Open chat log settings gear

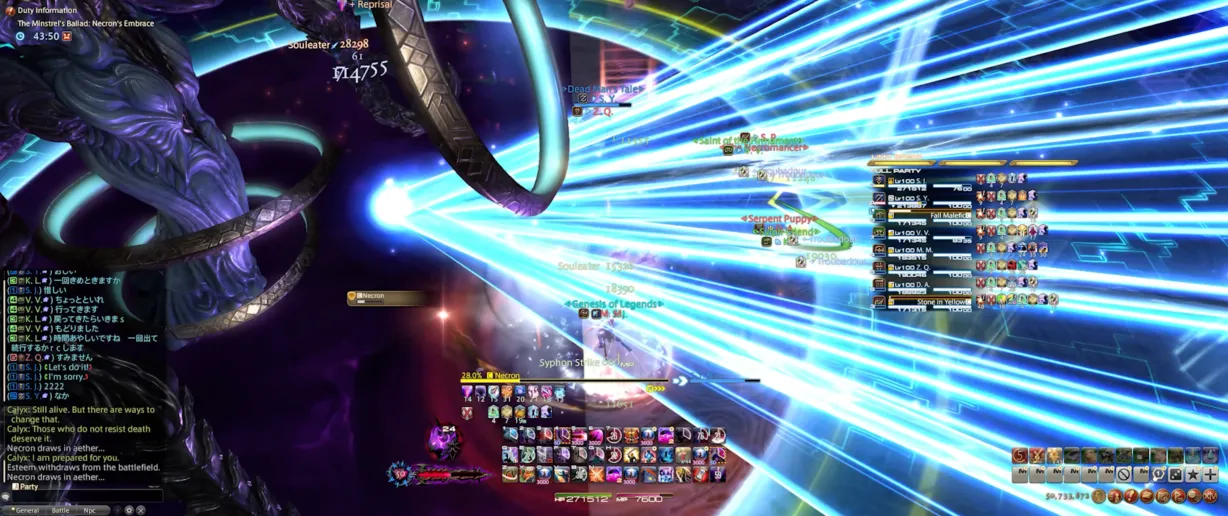(129, 510)
